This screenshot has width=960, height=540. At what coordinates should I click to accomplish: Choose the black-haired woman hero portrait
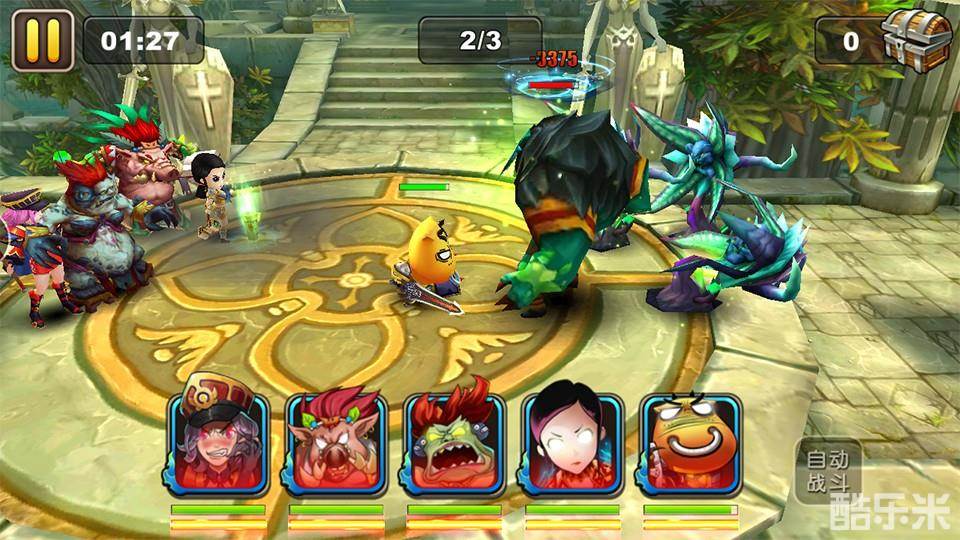[572, 443]
